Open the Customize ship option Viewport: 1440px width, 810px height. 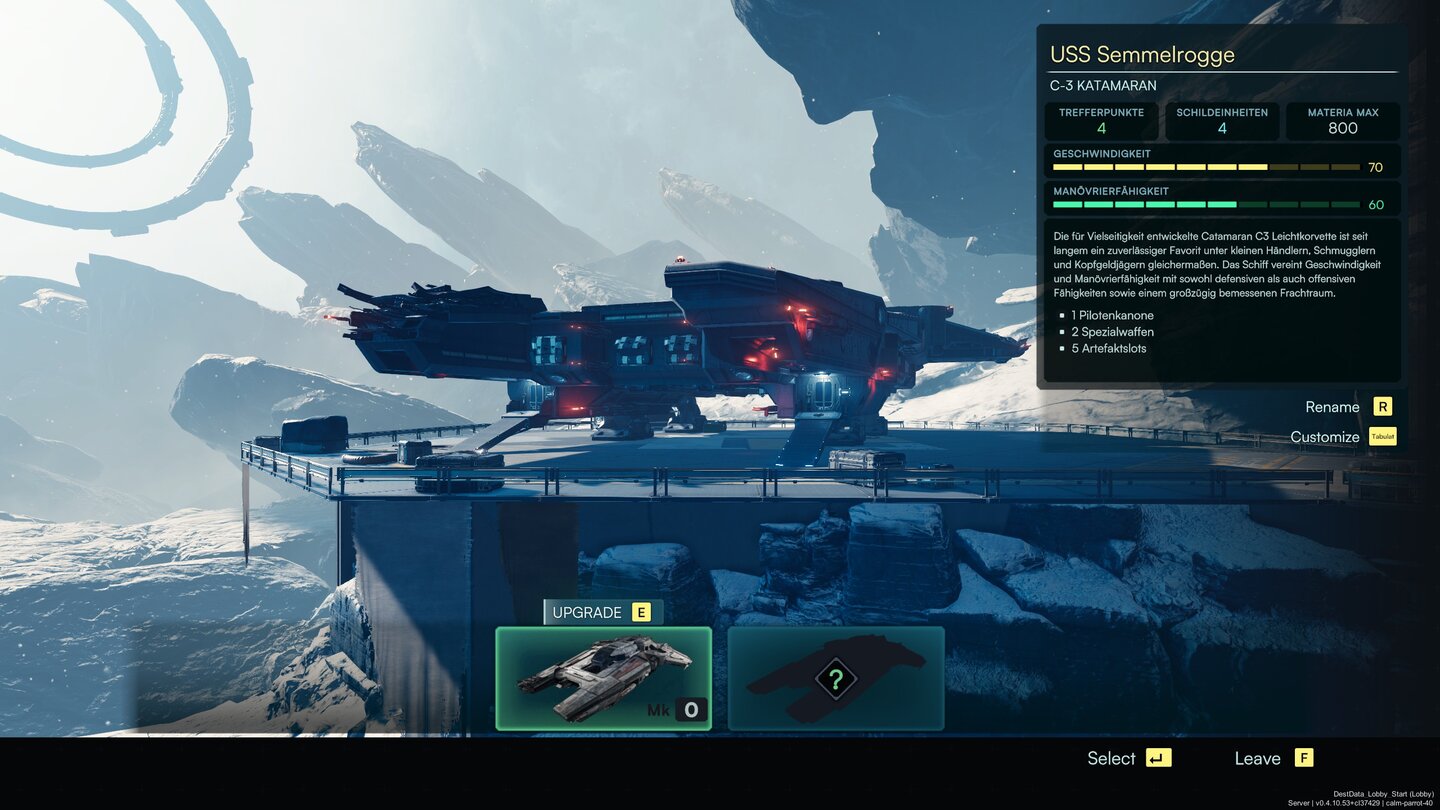1341,437
